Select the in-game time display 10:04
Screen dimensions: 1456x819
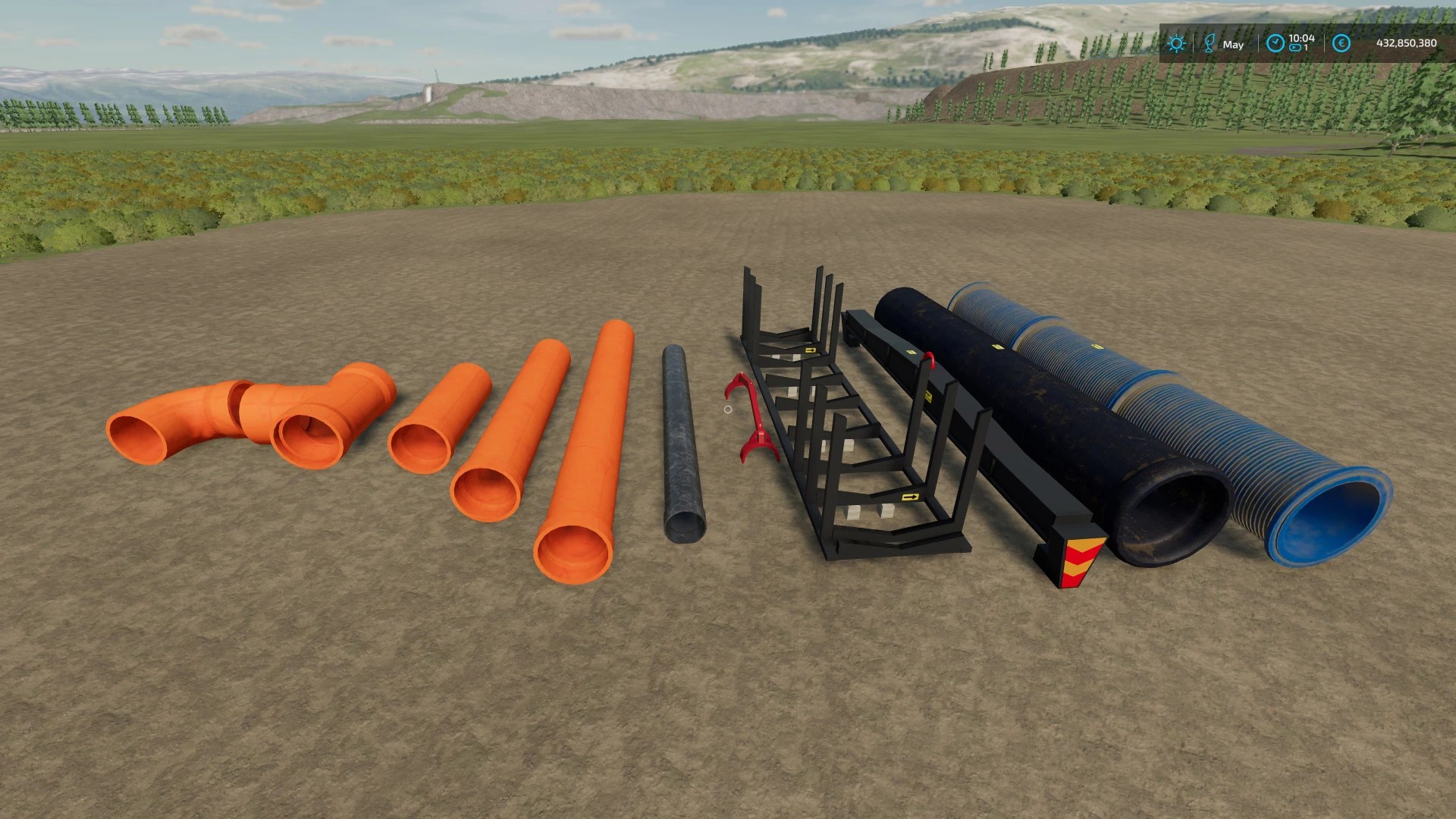pyautogui.click(x=1302, y=38)
